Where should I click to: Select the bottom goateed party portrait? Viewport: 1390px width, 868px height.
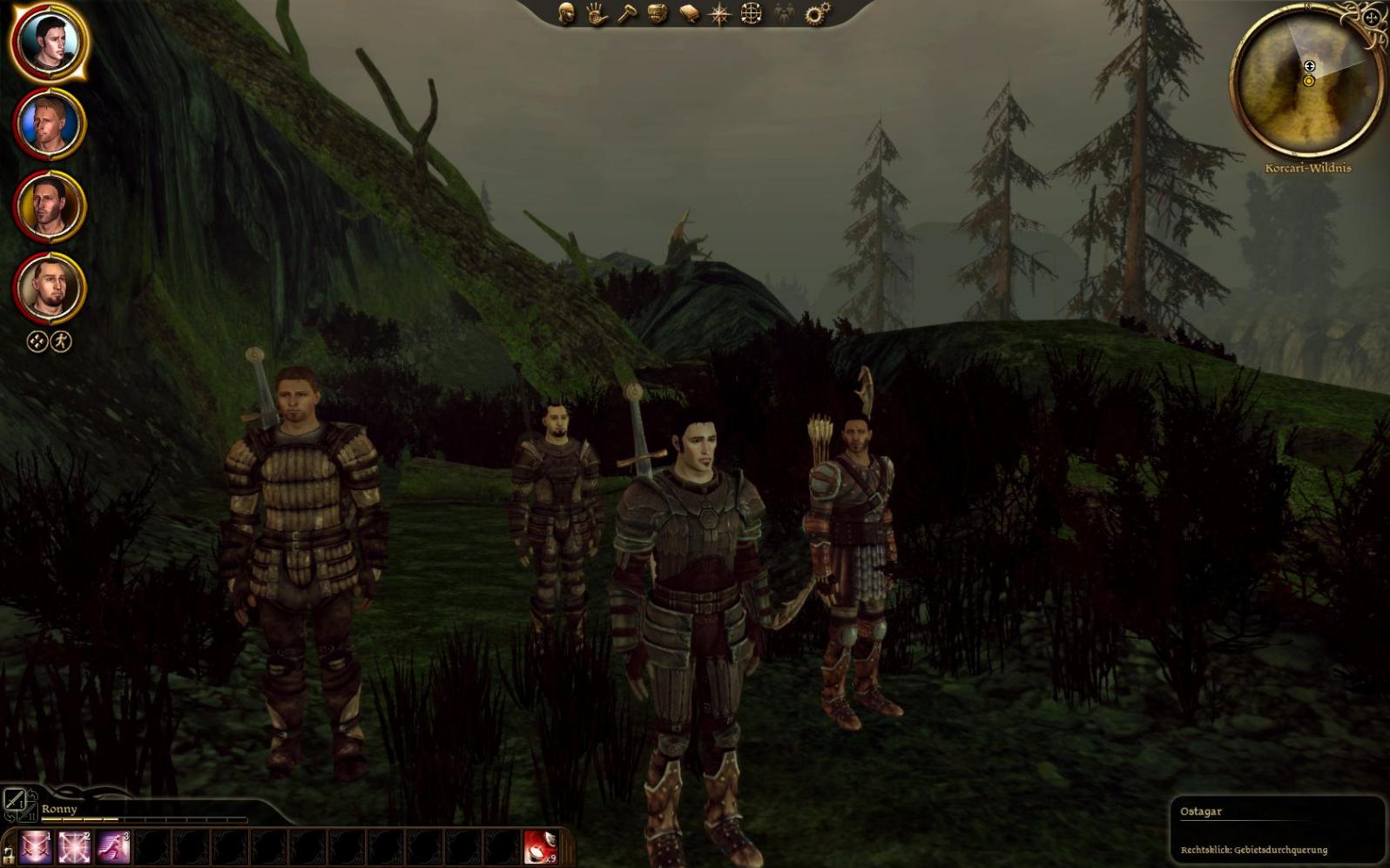coord(49,288)
